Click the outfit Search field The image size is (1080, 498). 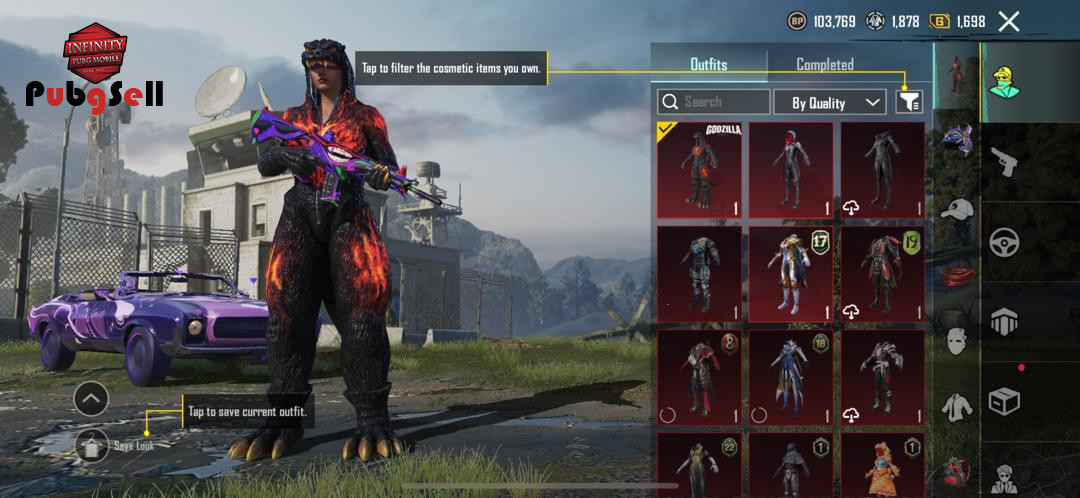tap(713, 102)
